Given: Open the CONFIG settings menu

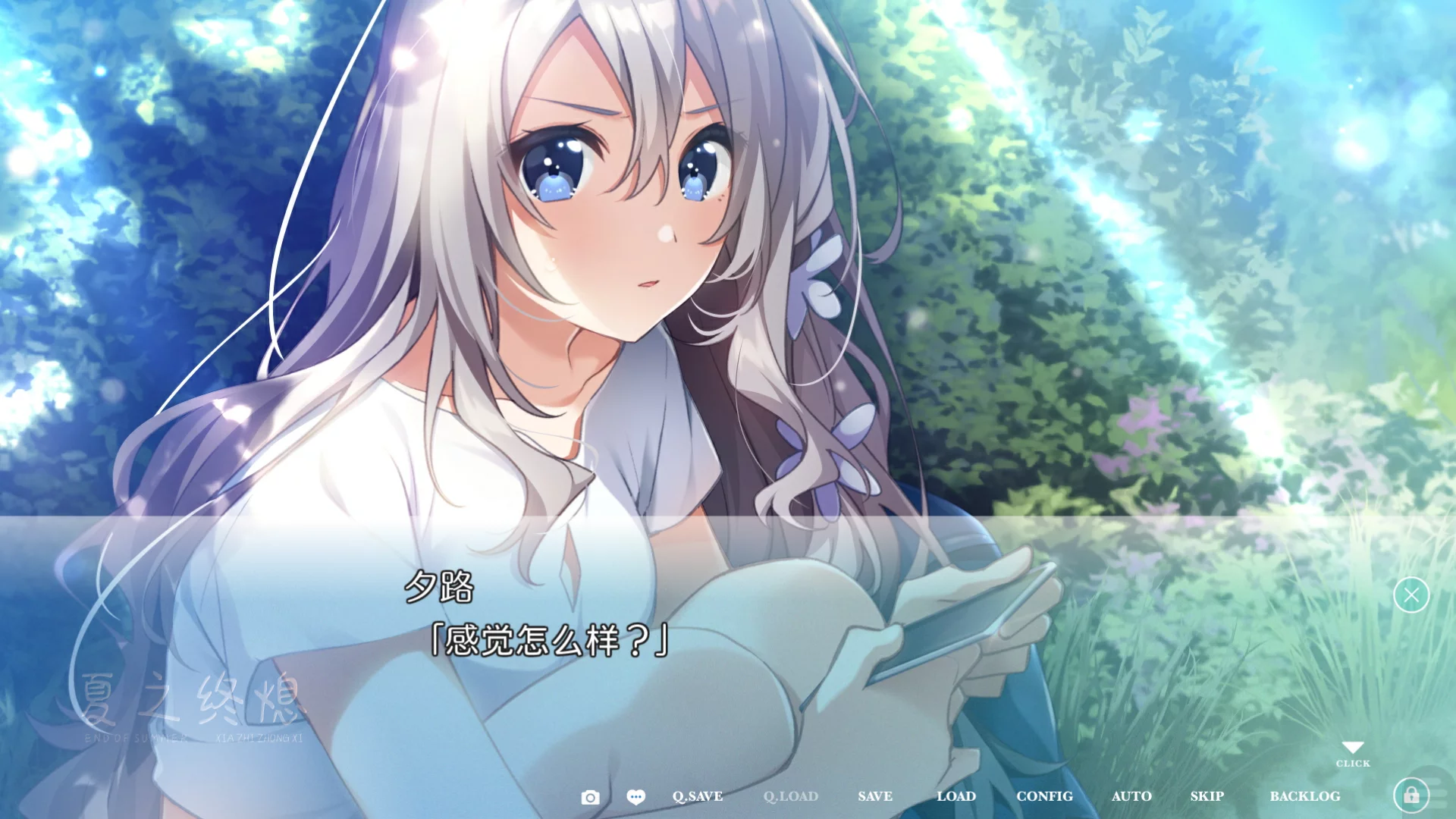Looking at the screenshot, I should tap(1045, 796).
